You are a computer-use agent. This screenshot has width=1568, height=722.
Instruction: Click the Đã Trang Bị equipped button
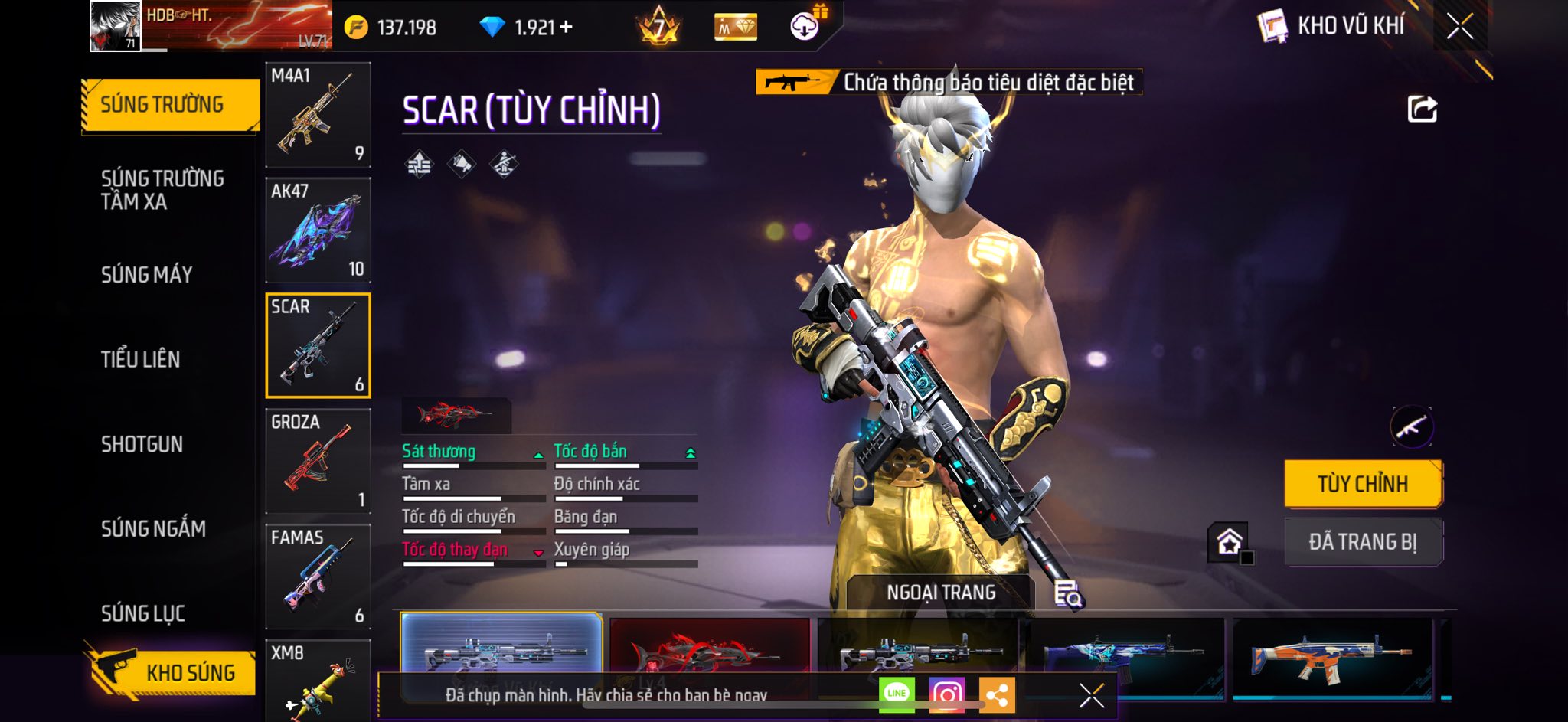point(1363,542)
